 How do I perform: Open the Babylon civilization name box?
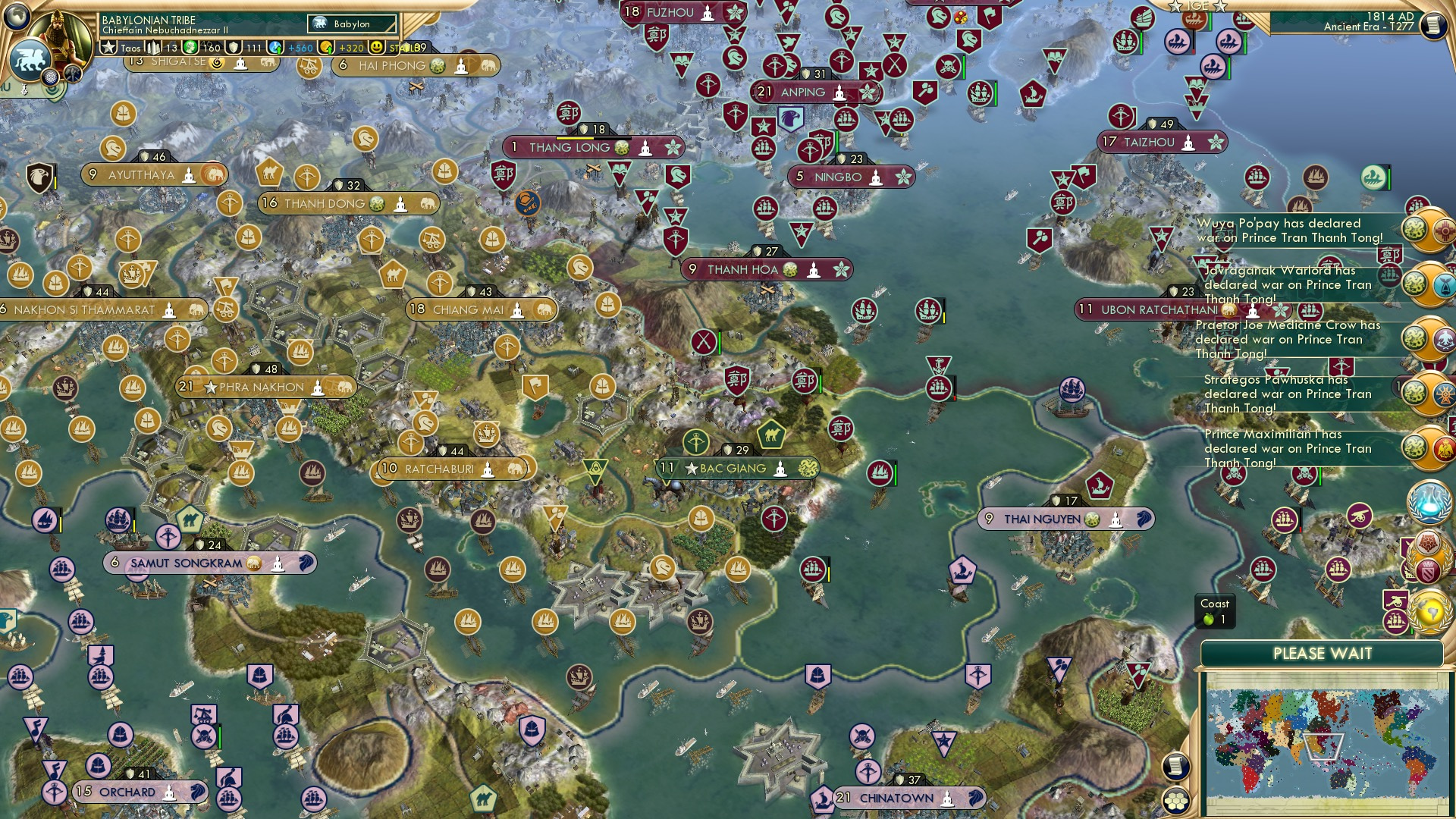tap(352, 24)
